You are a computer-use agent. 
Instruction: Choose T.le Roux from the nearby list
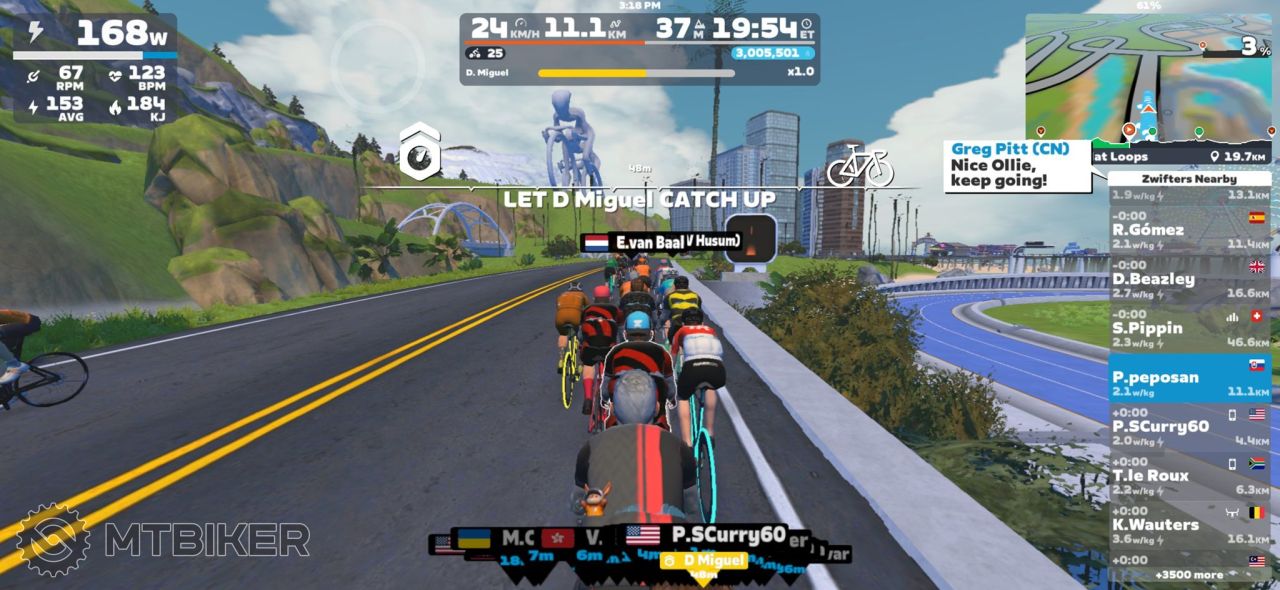pos(1189,475)
